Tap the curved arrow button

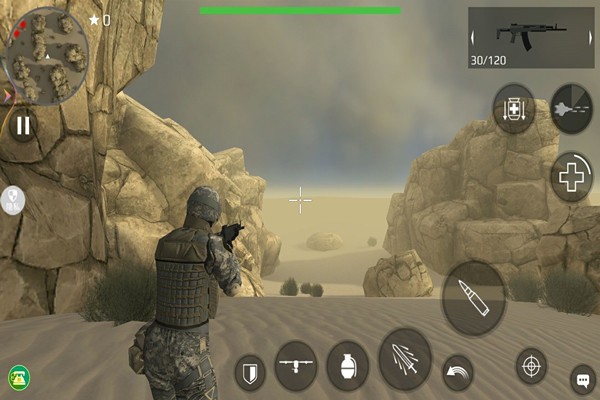(x=457, y=371)
